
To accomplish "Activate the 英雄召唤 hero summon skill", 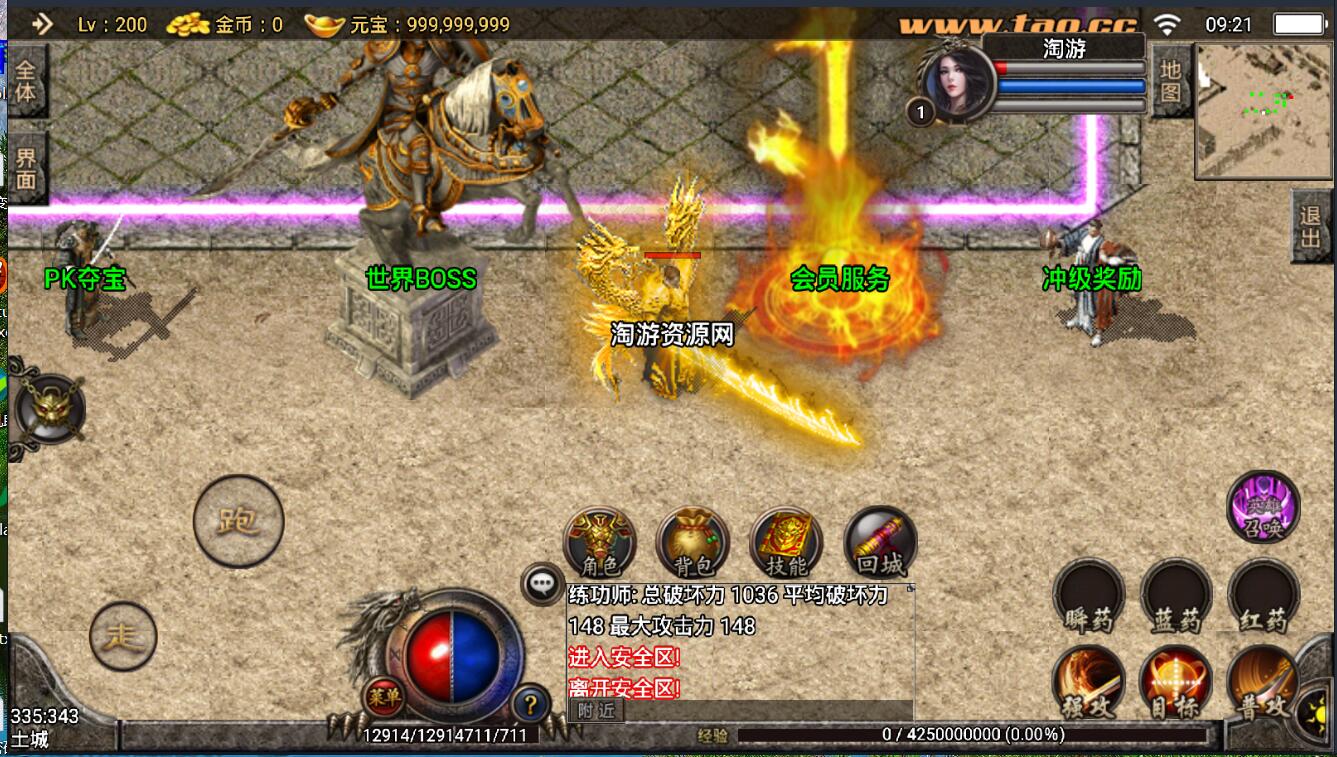I will pyautogui.click(x=1263, y=507).
